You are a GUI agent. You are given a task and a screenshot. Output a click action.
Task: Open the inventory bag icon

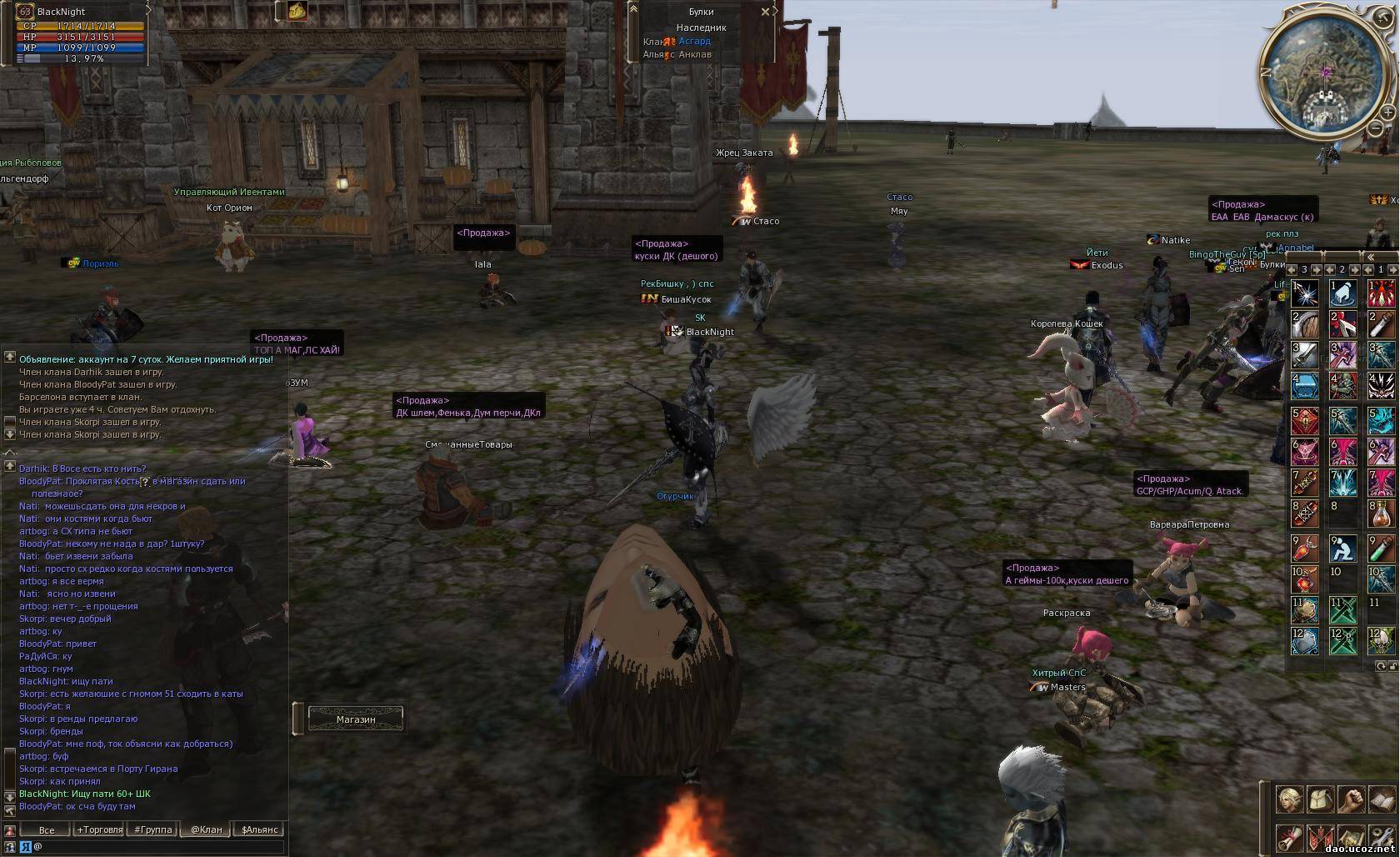(1321, 799)
